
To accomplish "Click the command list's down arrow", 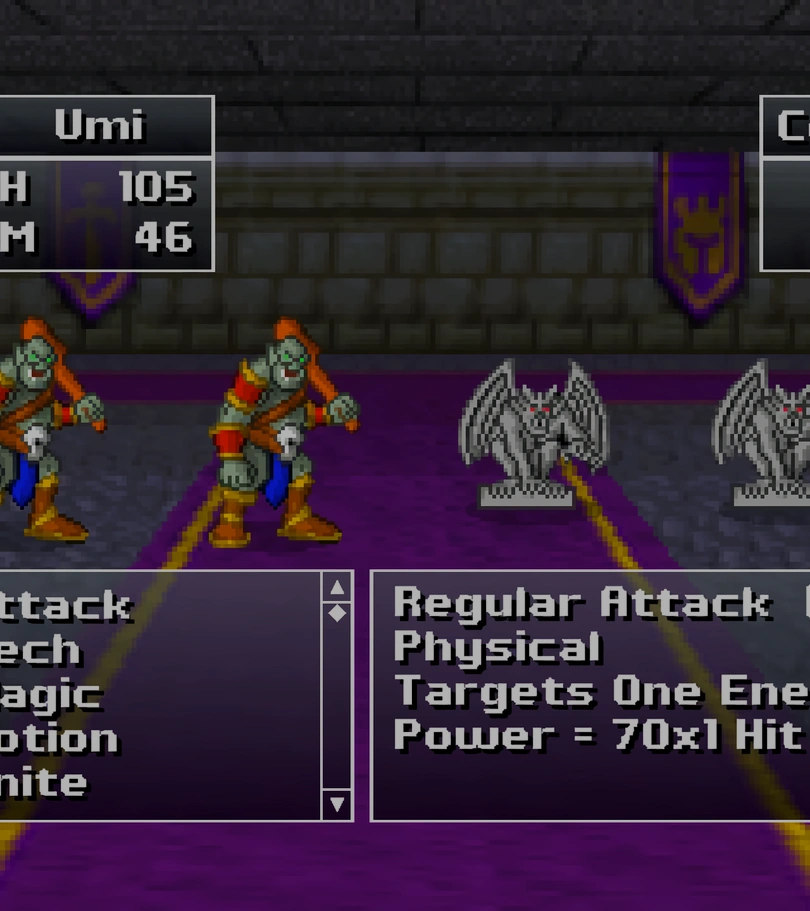I will 337,803.
